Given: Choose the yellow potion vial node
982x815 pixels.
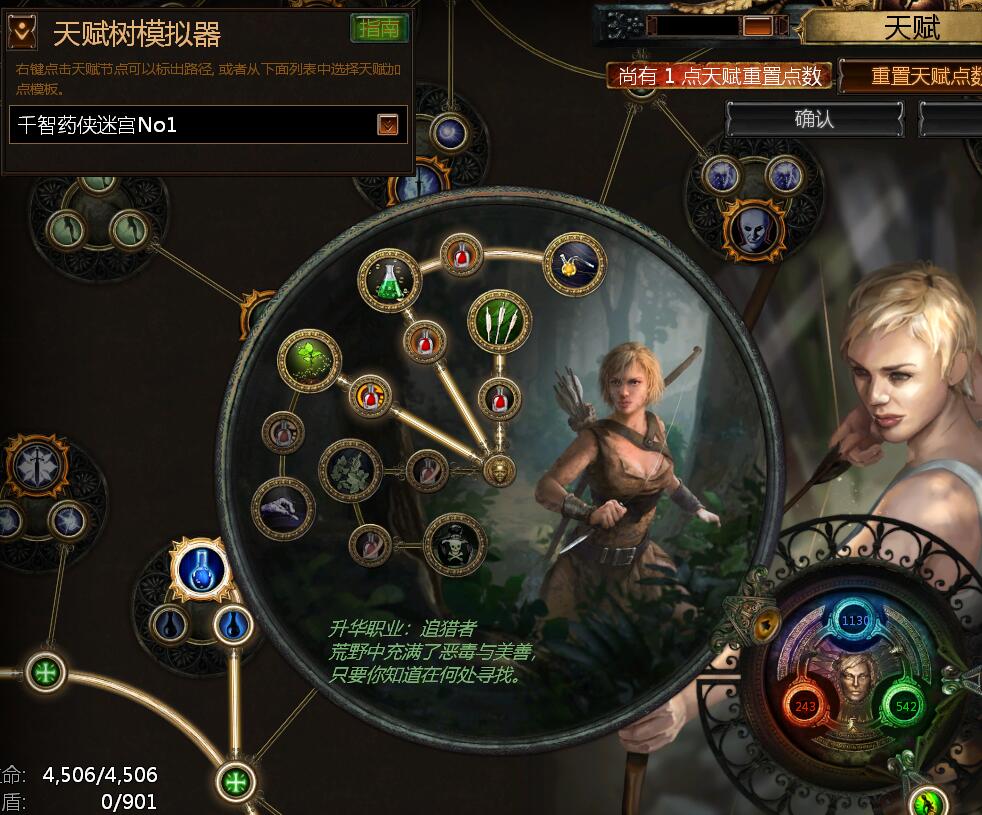Looking at the screenshot, I should coord(574,264).
